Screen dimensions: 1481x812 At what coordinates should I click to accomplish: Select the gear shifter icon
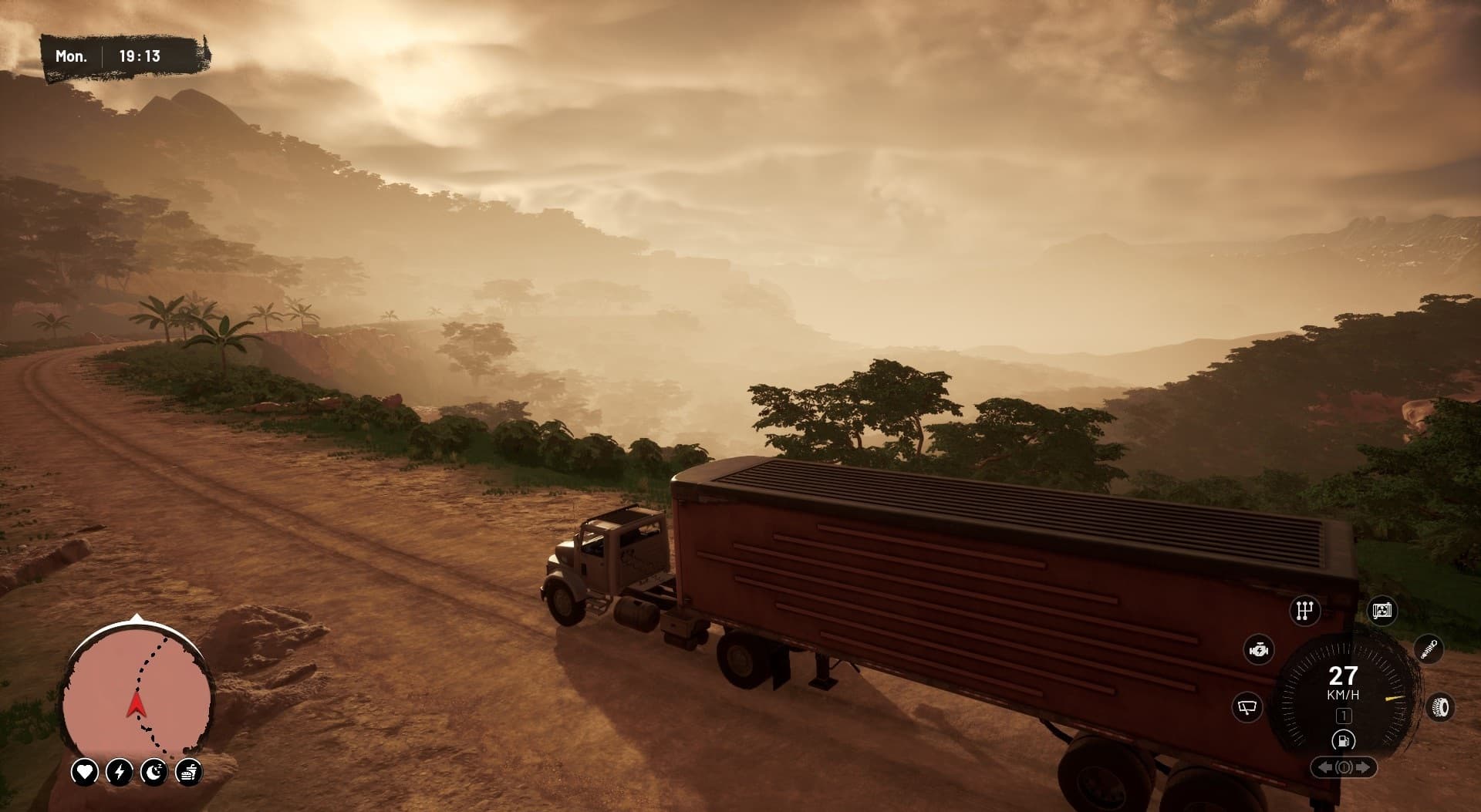[x=1305, y=612]
